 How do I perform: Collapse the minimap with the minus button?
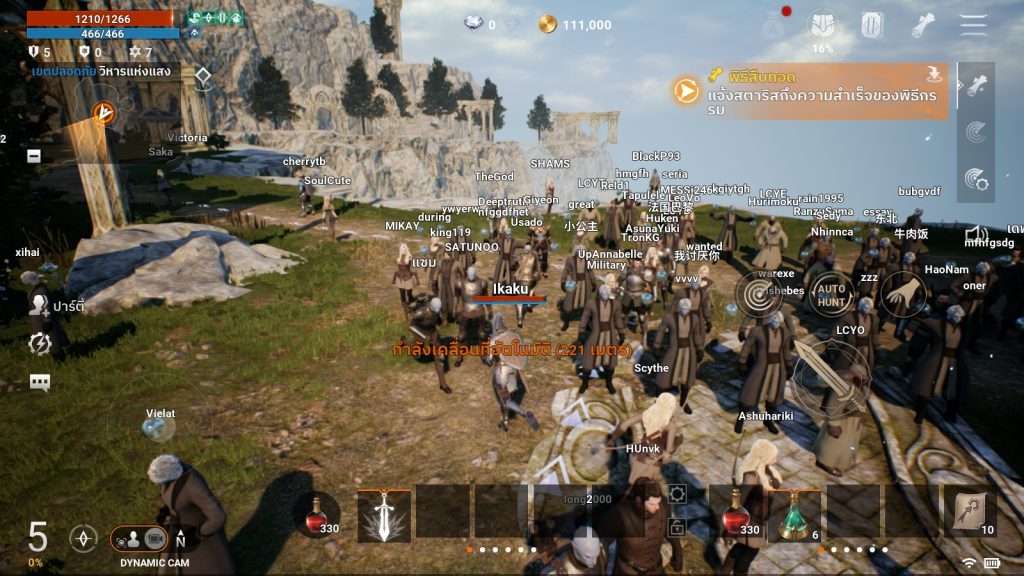(x=34, y=156)
